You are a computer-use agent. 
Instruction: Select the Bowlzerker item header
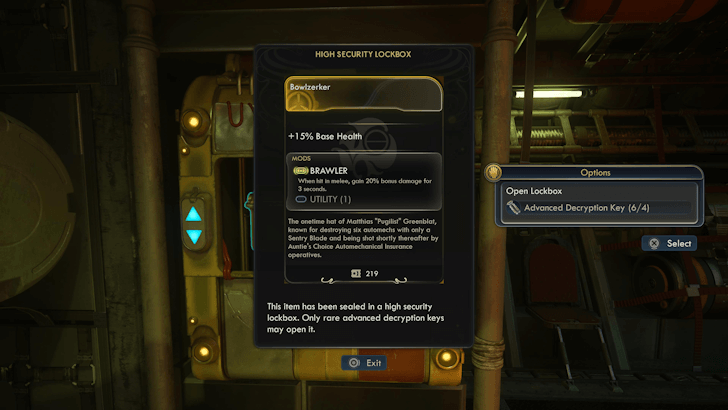(x=364, y=94)
